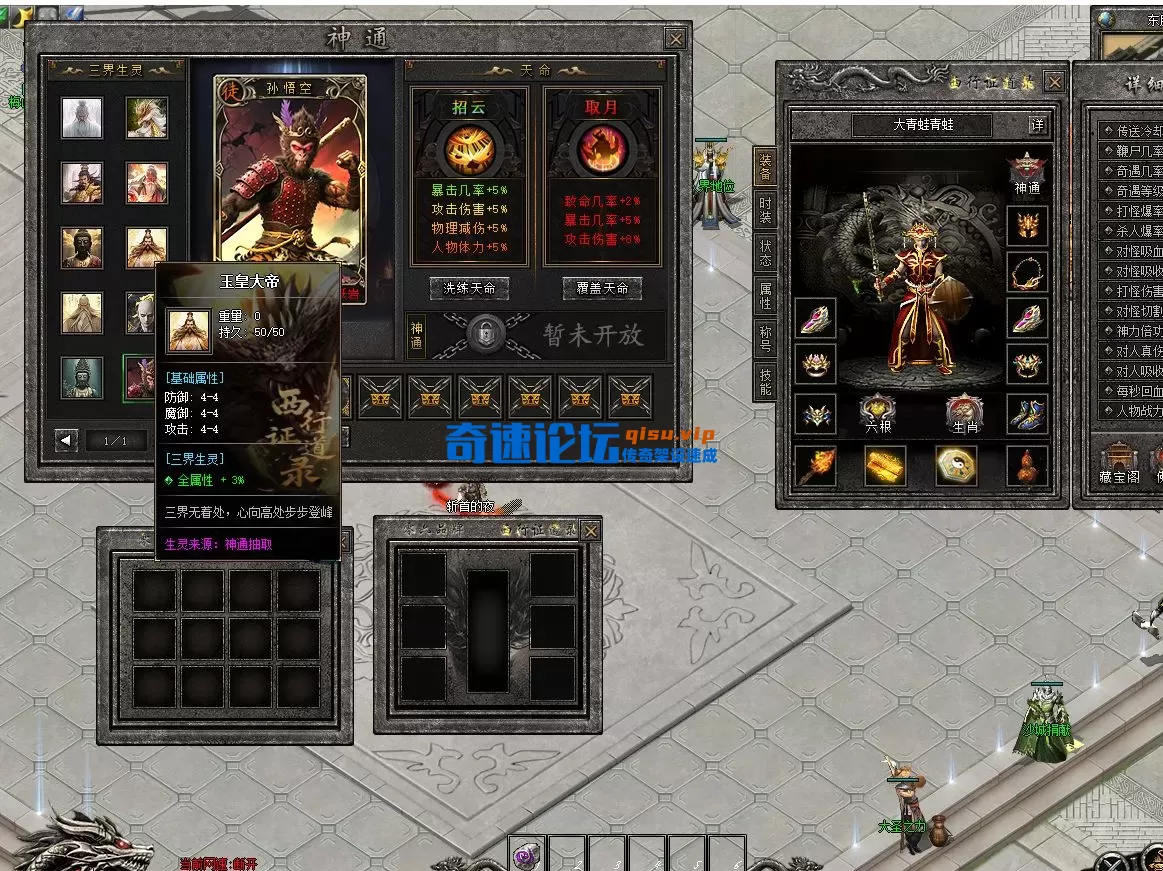This screenshot has height=871, width=1163.
Task: Show the 称号 tab
Action: [765, 339]
